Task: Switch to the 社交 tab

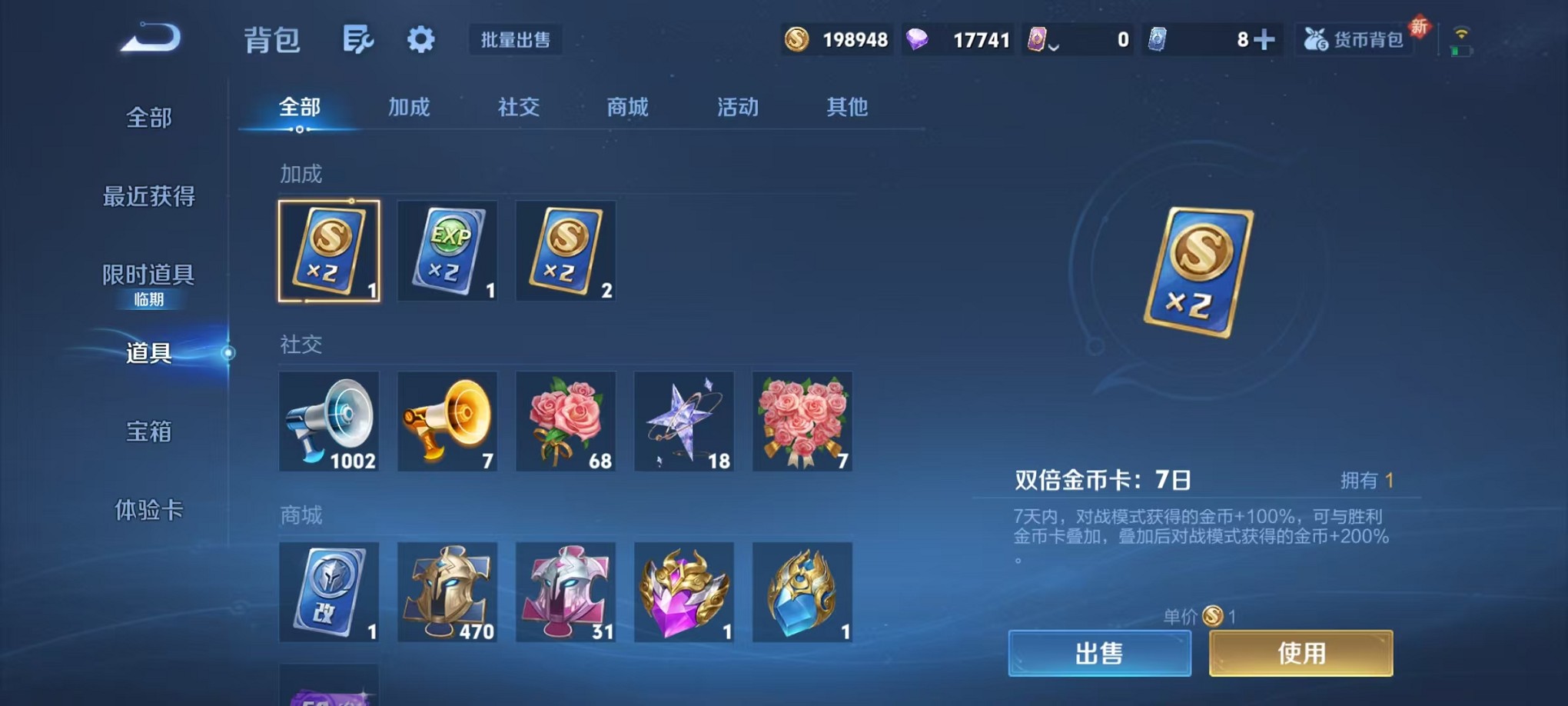Action: tap(517, 108)
